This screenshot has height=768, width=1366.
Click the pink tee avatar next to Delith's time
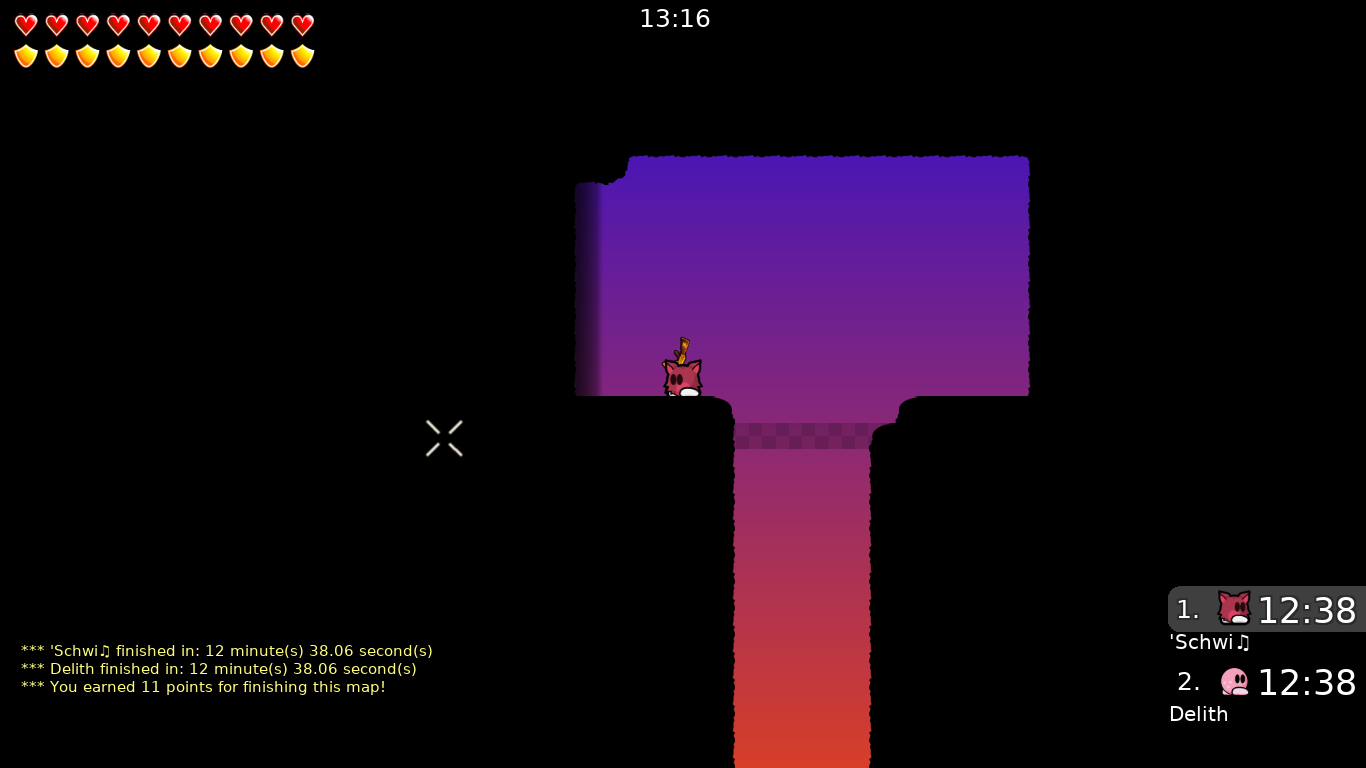(x=1234, y=681)
